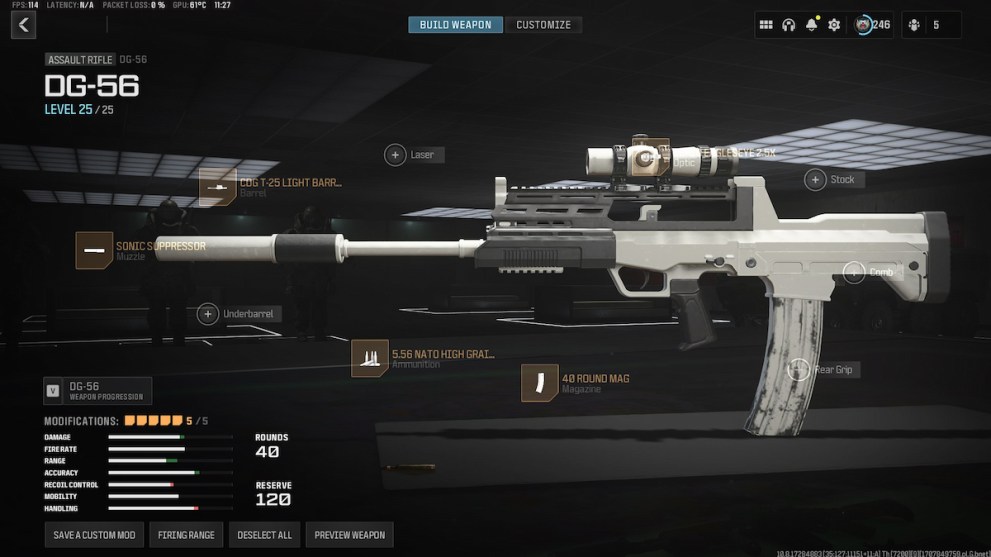This screenshot has height=557, width=991.
Task: Add an Underbarrel attachment
Action: tap(208, 314)
